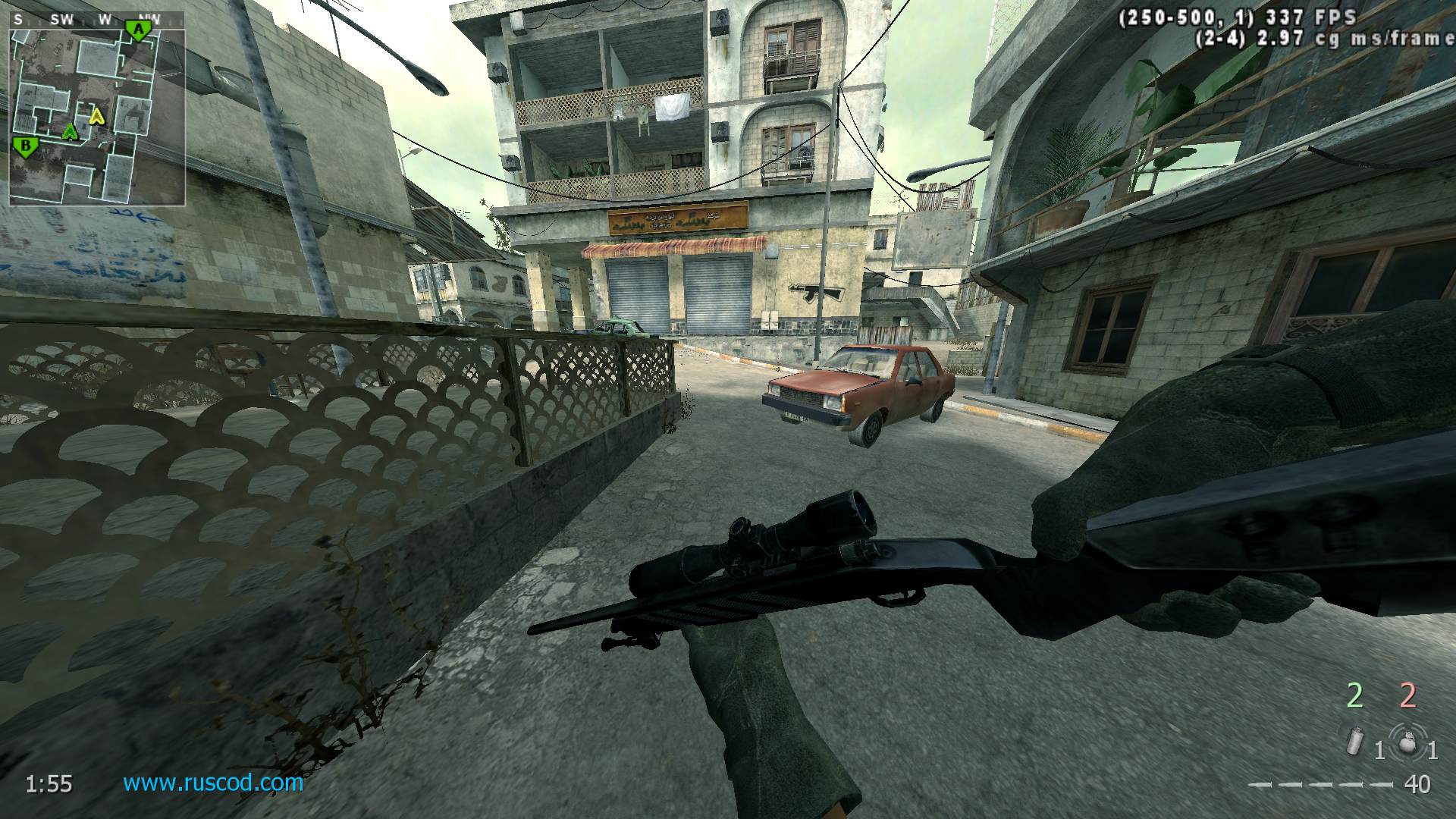Select the frag grenade icon
This screenshot has height=819, width=1456.
(1407, 741)
